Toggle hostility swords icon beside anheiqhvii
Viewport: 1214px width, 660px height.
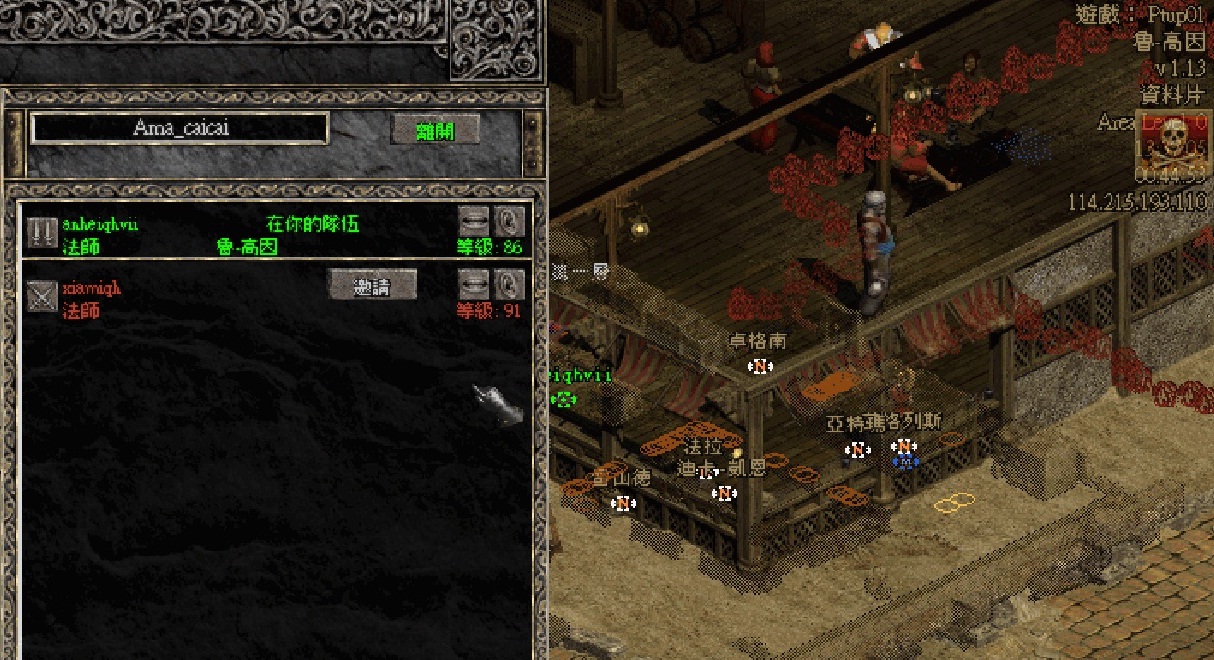tap(42, 232)
